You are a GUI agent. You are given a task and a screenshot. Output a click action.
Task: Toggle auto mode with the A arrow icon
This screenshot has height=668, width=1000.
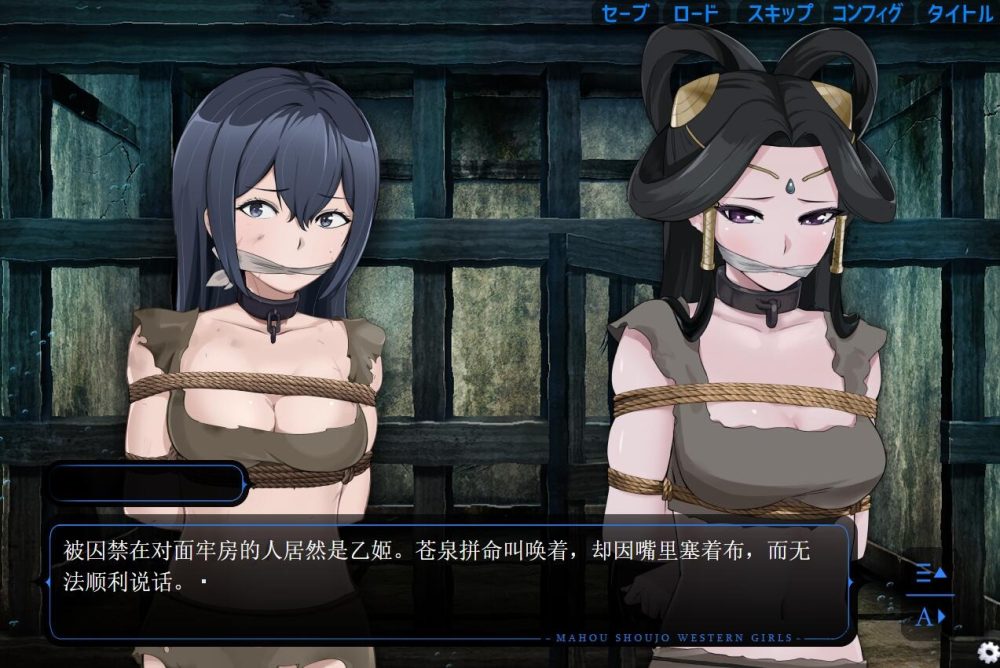(x=930, y=616)
